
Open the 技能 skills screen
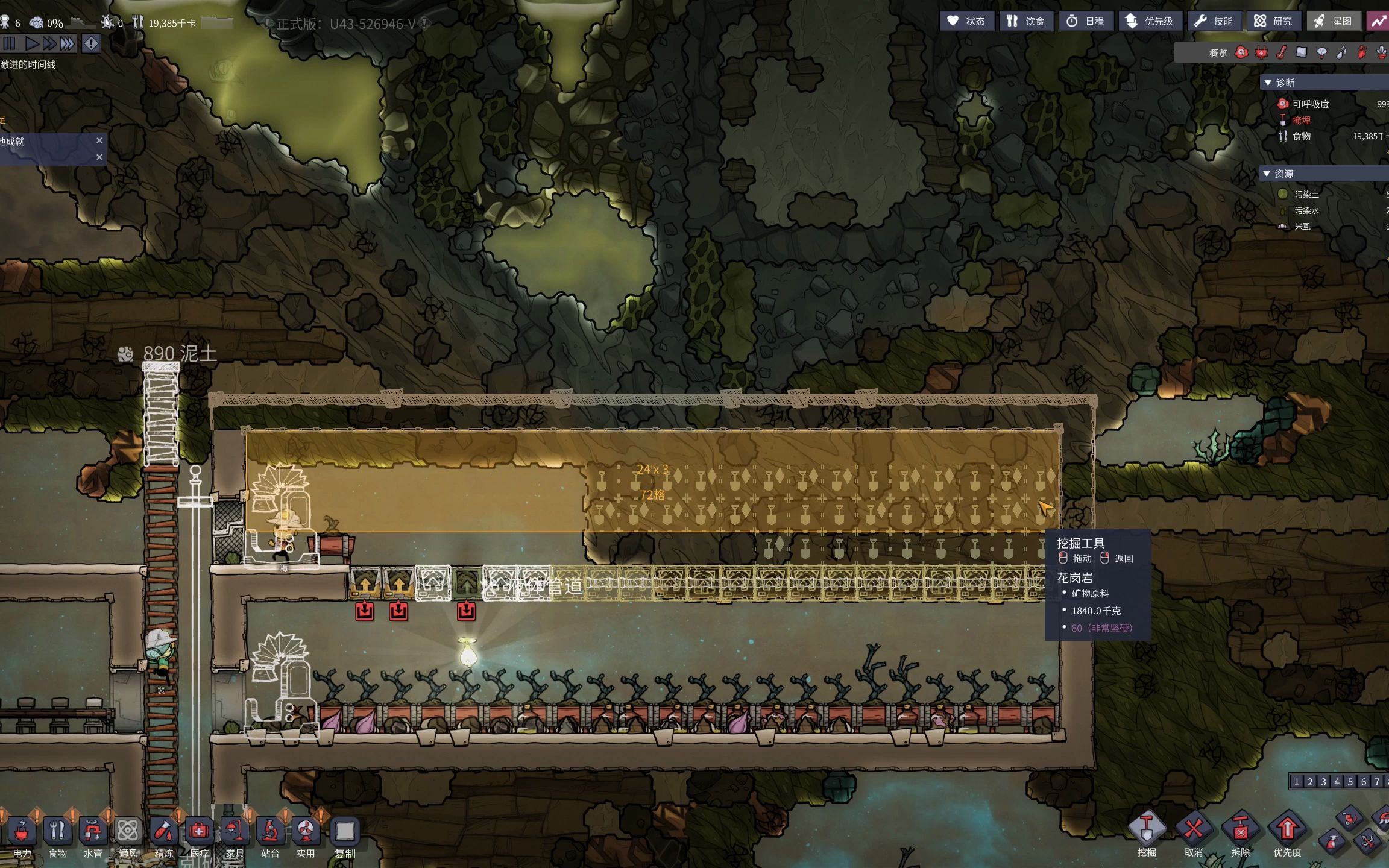(1214, 21)
